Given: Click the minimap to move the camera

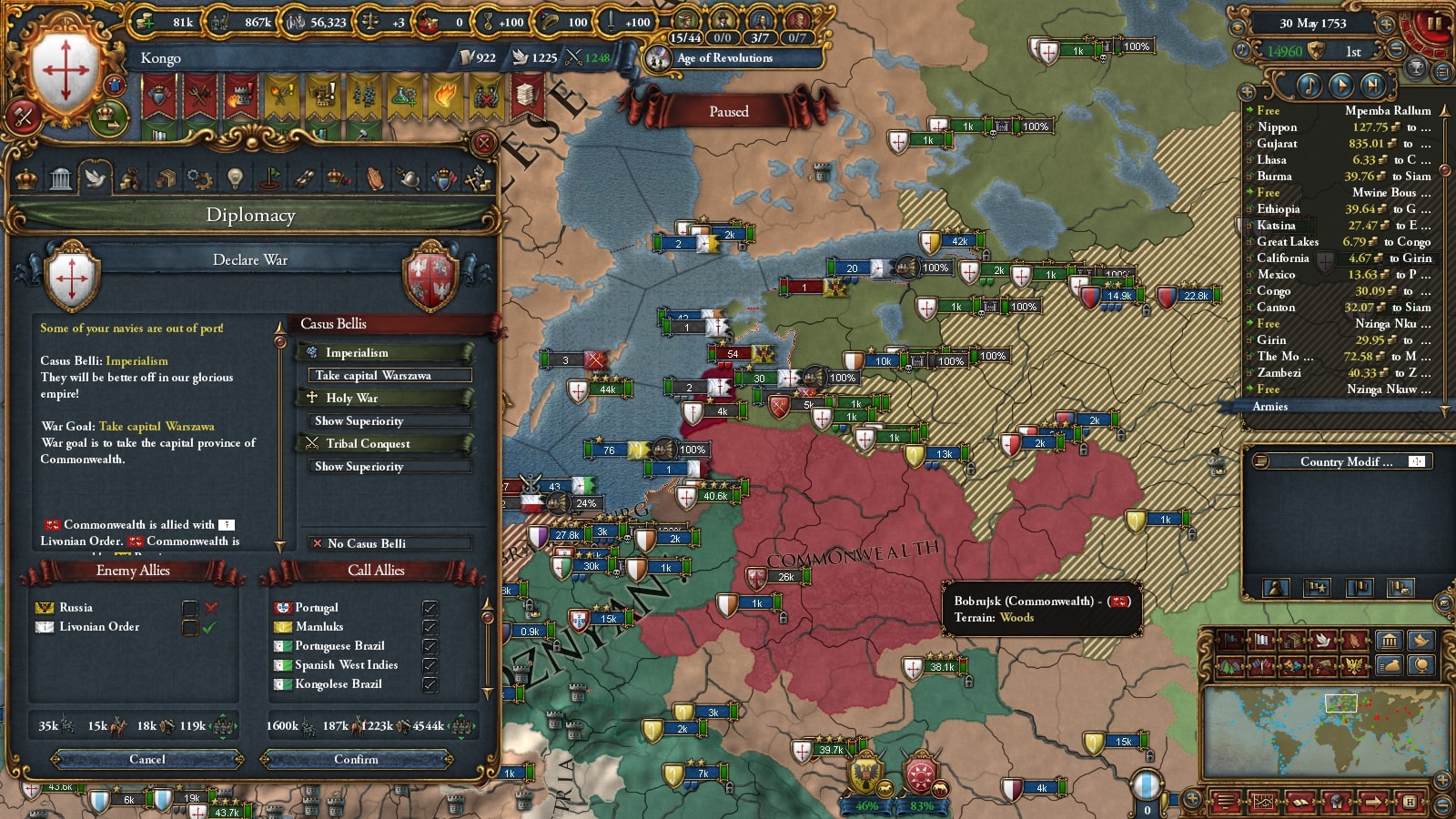Looking at the screenshot, I should 1325,726.
